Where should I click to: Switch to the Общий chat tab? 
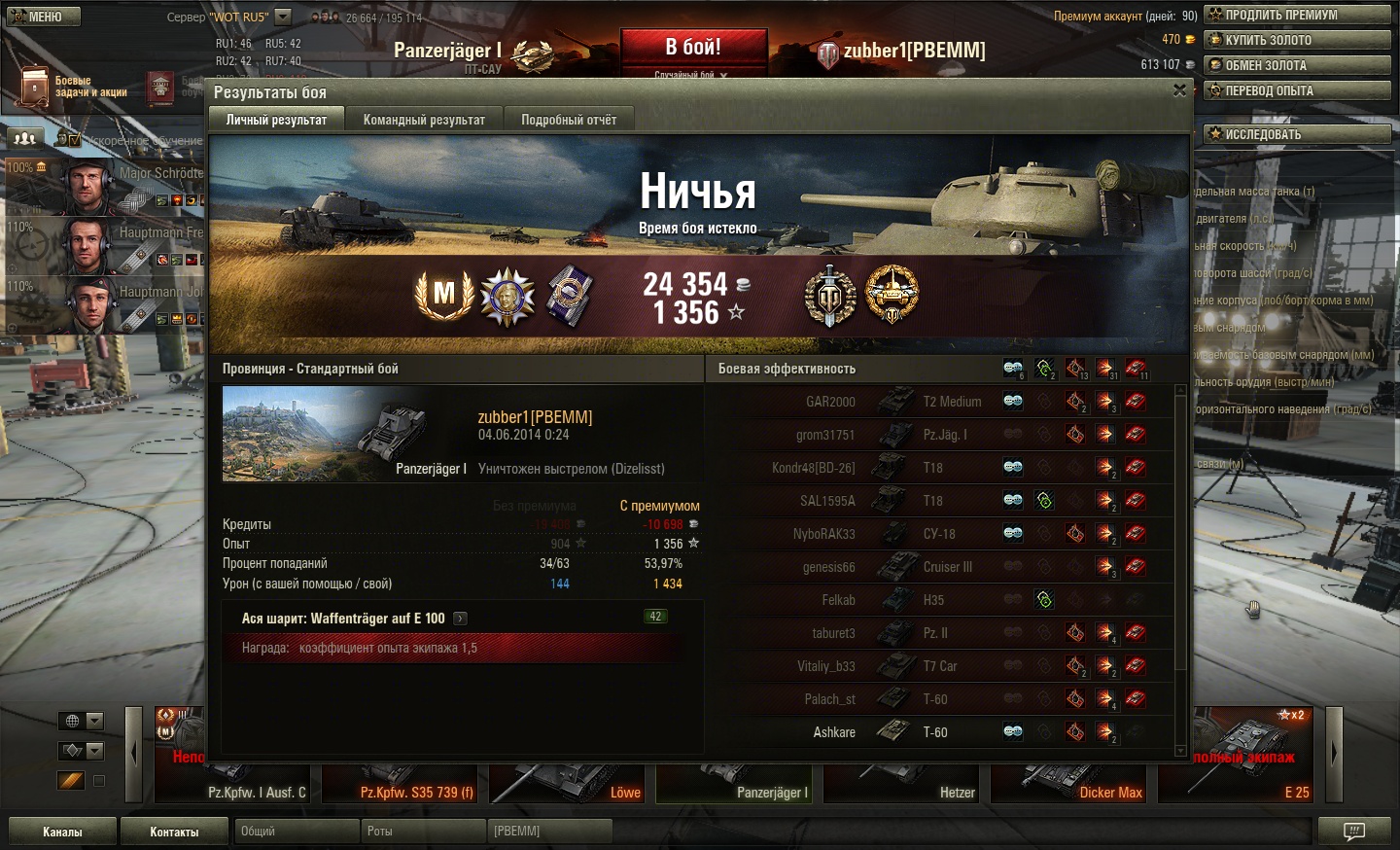pyautogui.click(x=296, y=832)
